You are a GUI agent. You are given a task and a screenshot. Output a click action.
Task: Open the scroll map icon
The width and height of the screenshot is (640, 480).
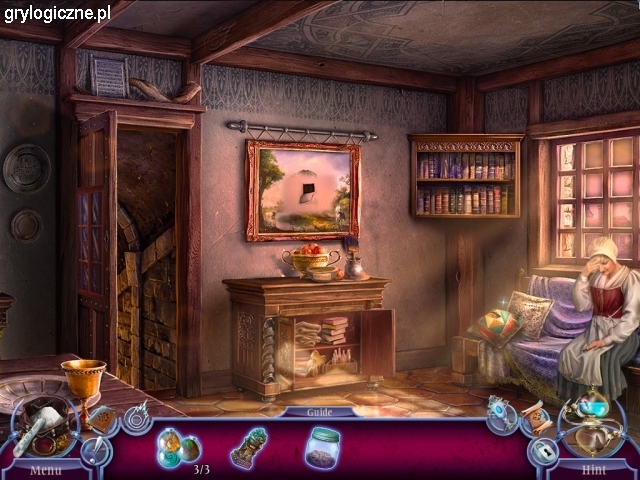[533, 419]
